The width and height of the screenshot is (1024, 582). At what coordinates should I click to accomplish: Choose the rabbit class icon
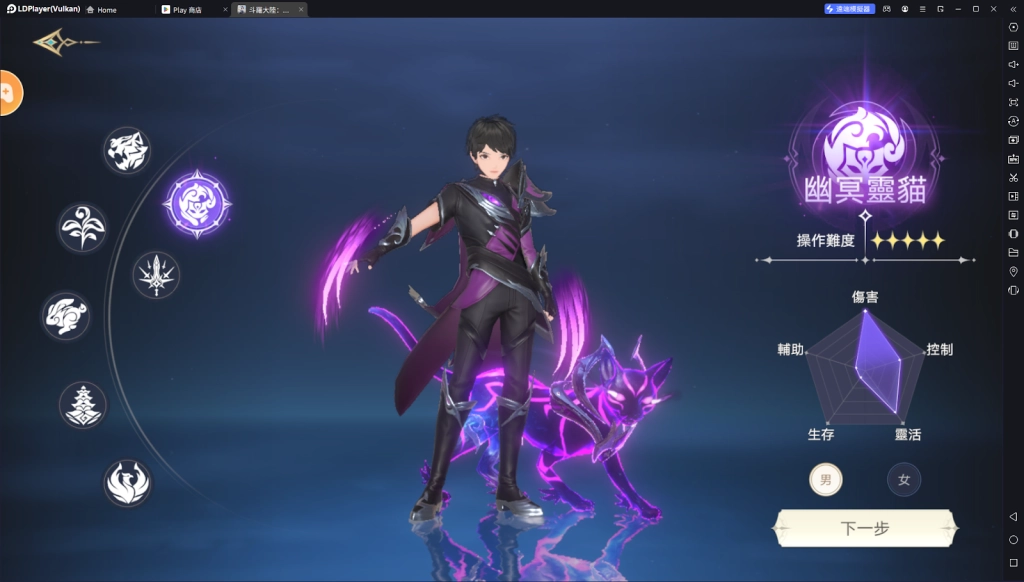tap(66, 316)
